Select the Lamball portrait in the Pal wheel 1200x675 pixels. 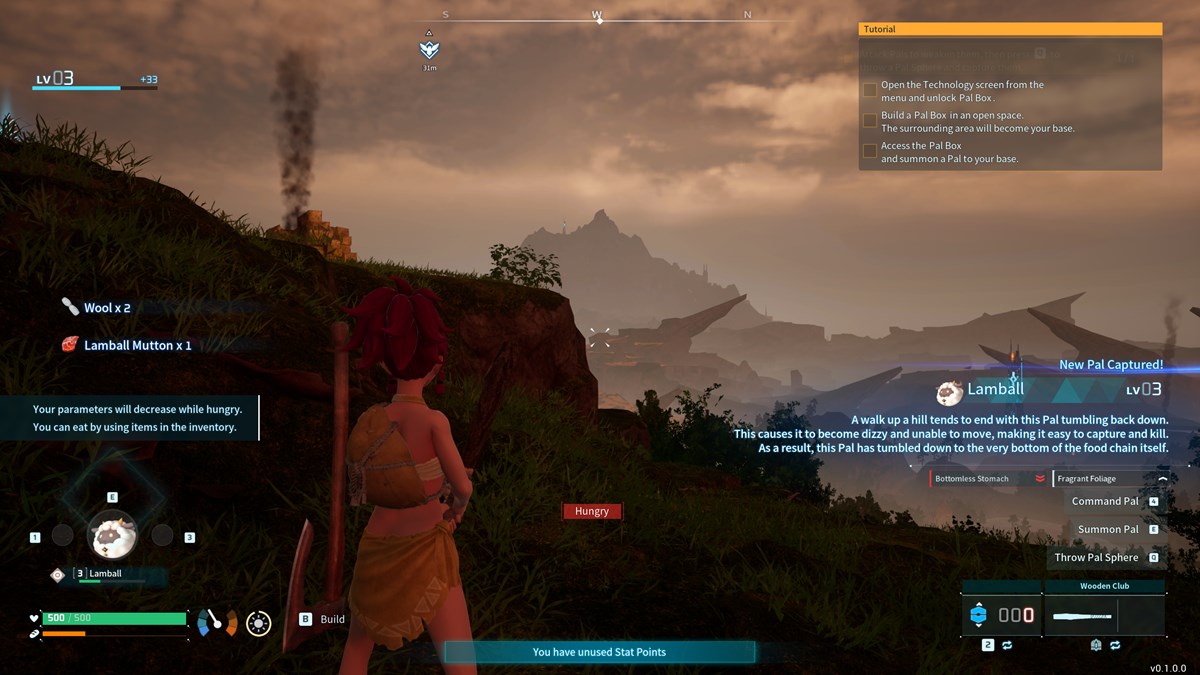[x=113, y=537]
